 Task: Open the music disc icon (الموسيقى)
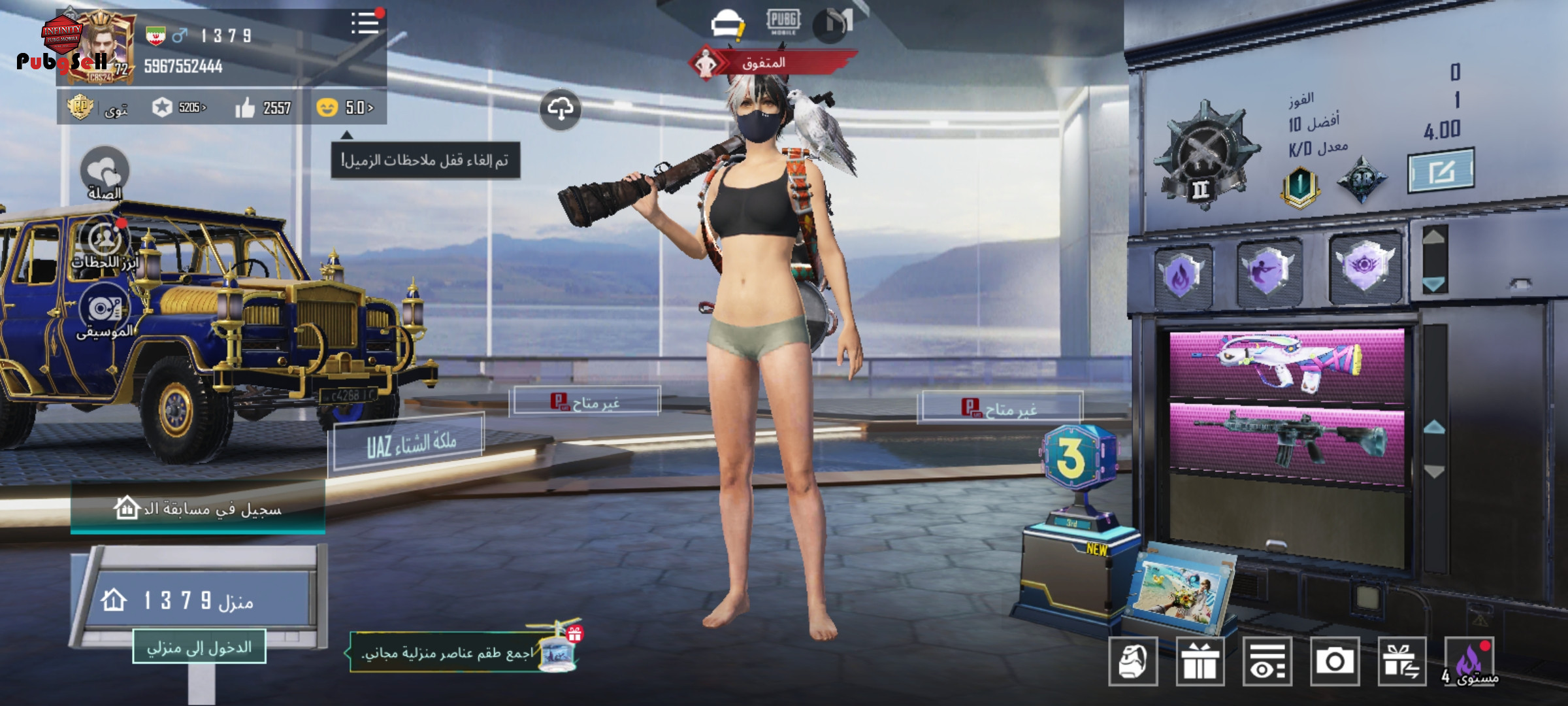(x=105, y=309)
